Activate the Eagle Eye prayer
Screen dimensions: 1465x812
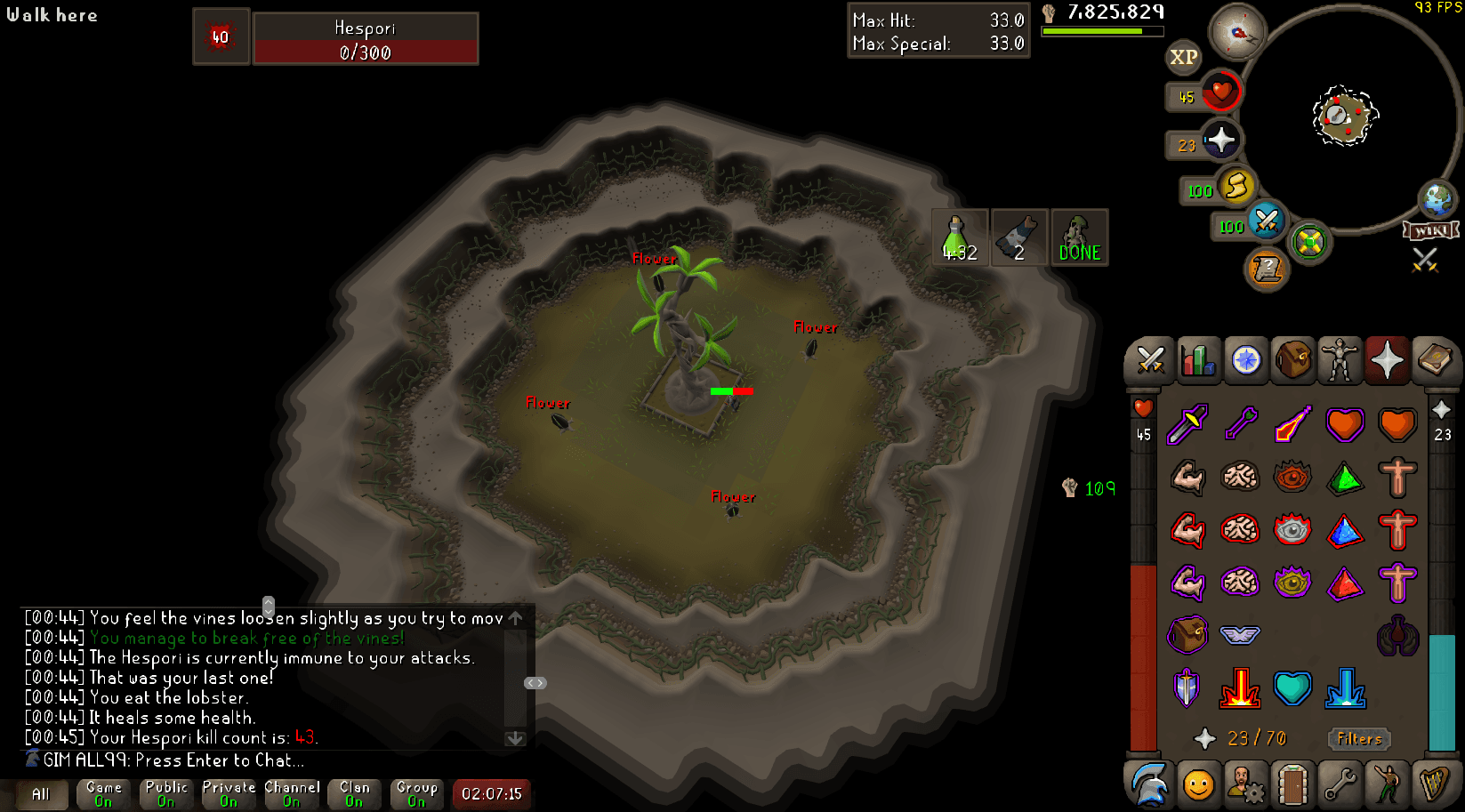[1293, 583]
